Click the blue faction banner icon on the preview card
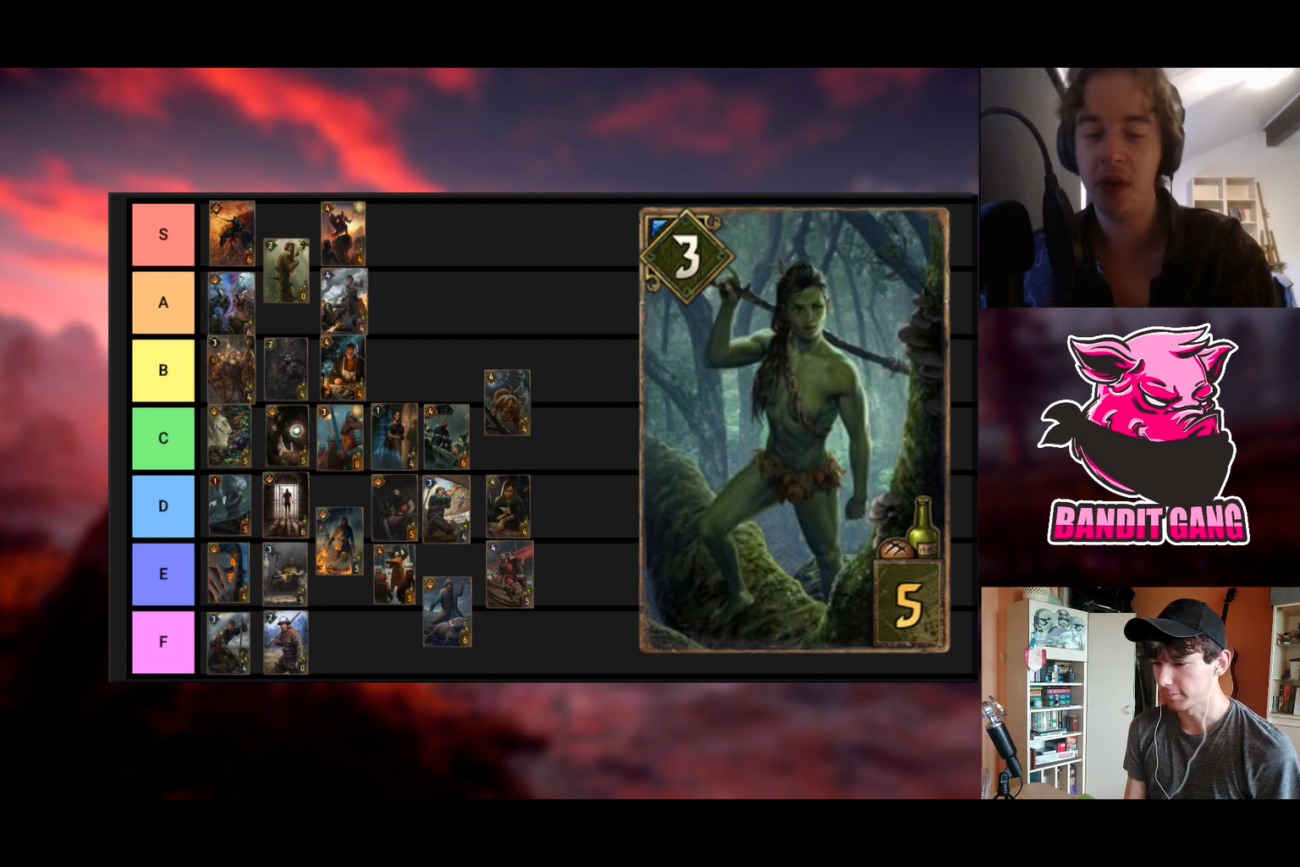 click(x=656, y=224)
